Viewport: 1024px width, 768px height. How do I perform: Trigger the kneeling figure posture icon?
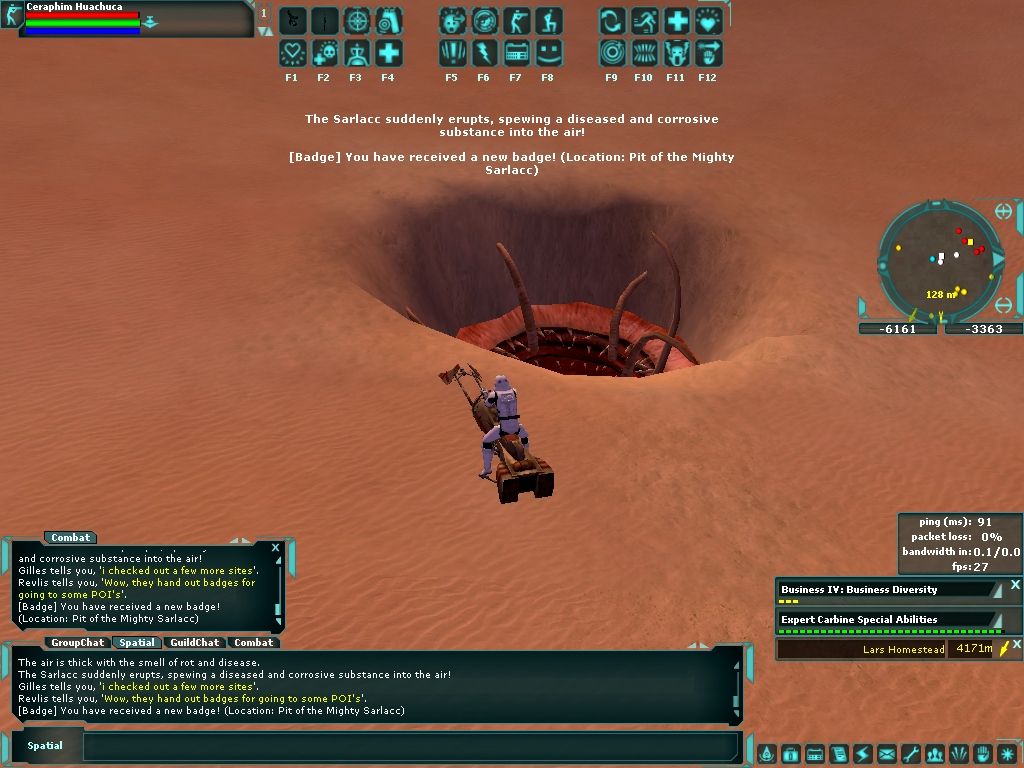[x=549, y=21]
